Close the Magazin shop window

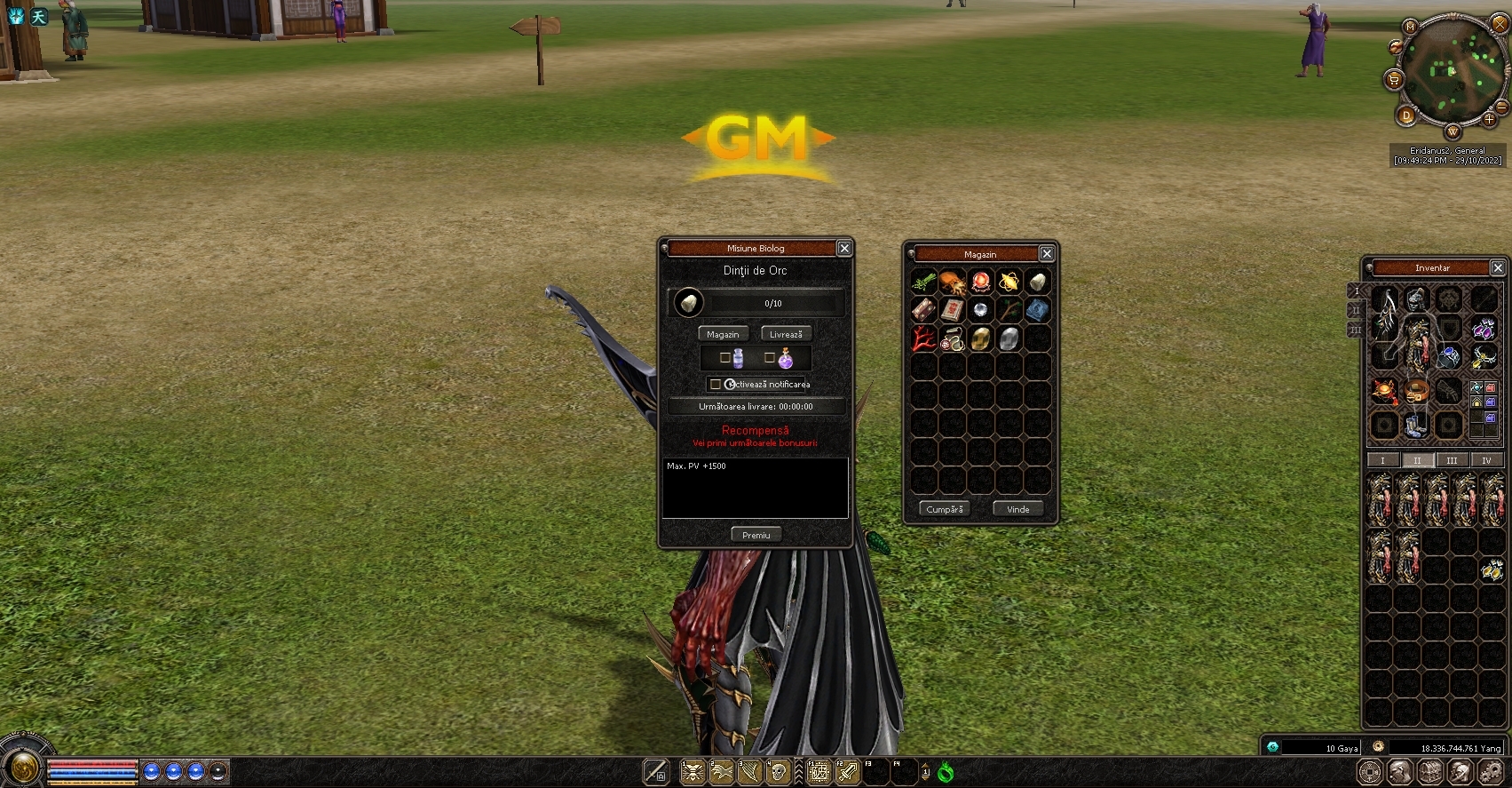pyautogui.click(x=1047, y=254)
